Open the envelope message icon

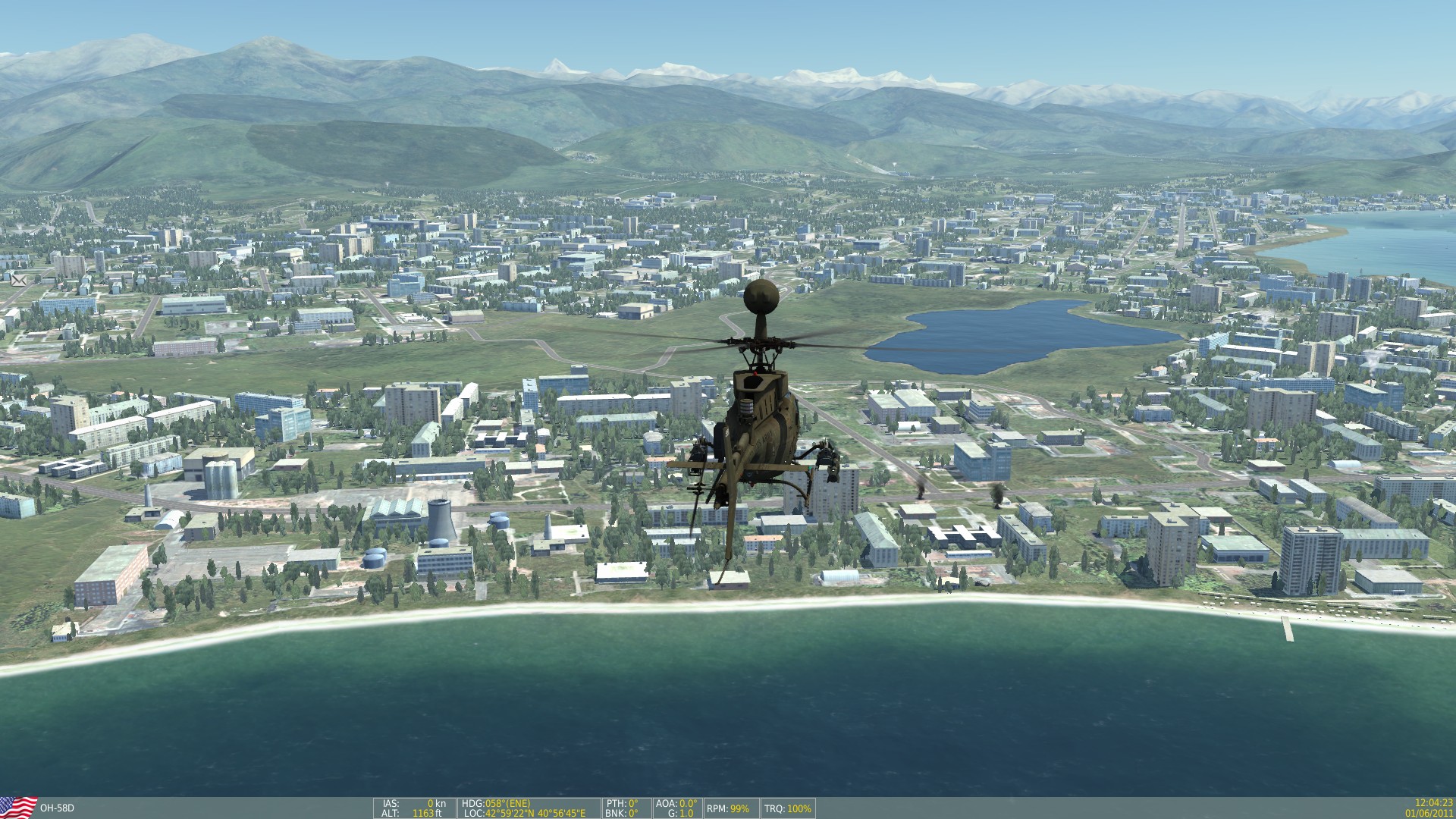click(19, 279)
